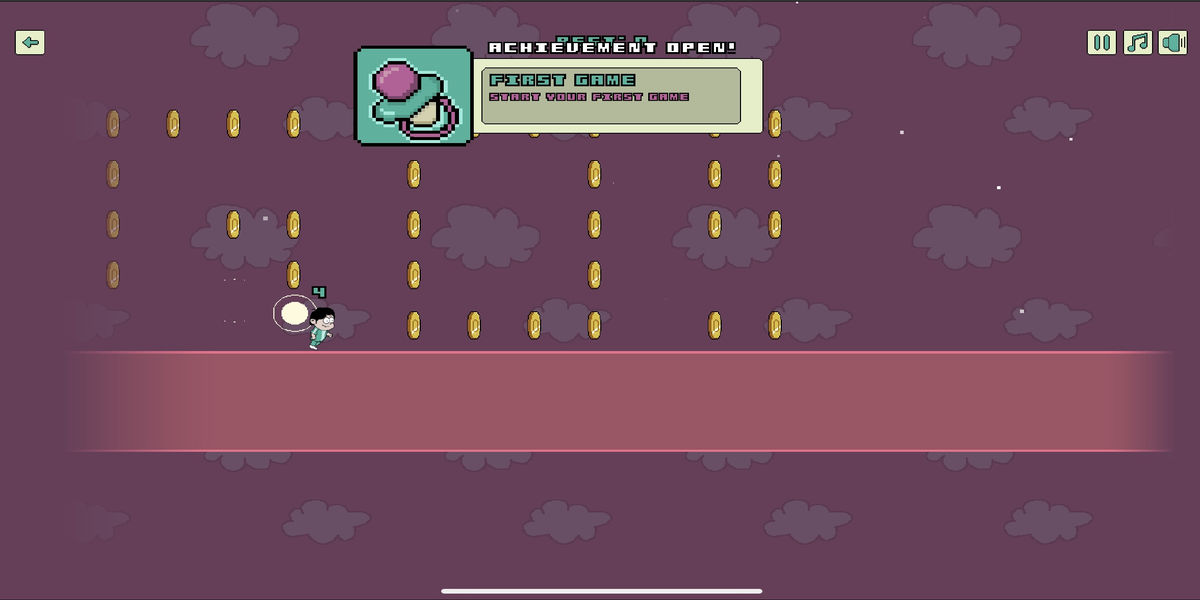
Task: Toggle the speaker sound button
Action: click(1172, 42)
